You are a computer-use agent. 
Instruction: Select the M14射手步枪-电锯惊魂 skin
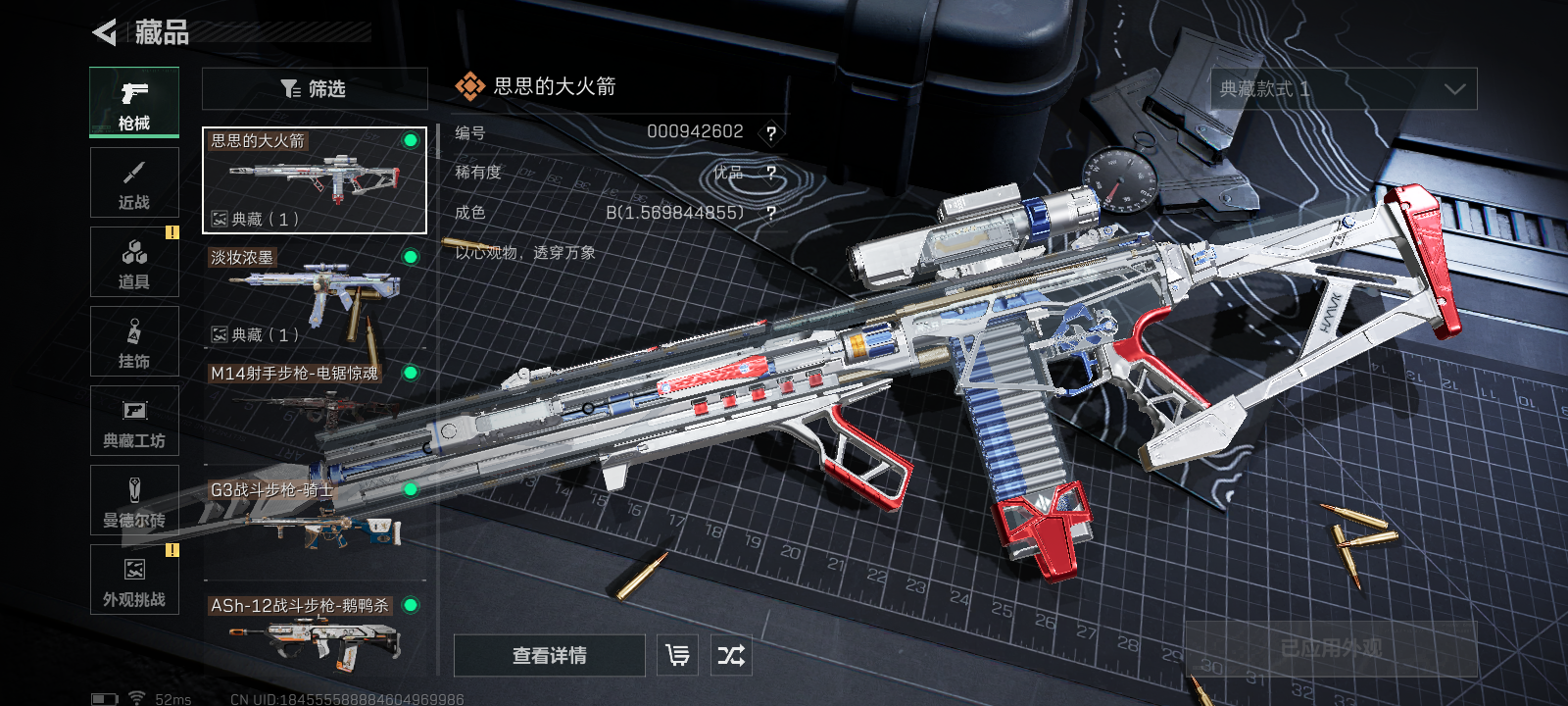click(x=315, y=407)
